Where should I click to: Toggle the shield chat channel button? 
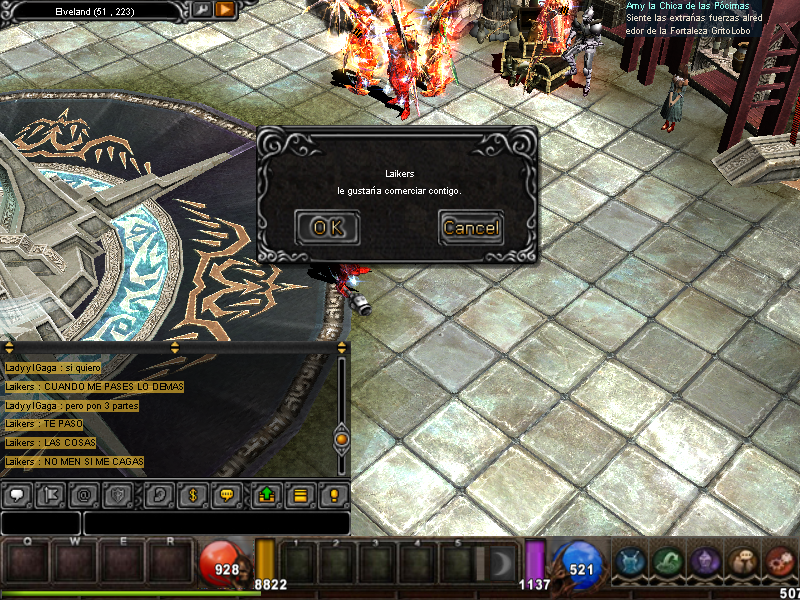[117, 494]
